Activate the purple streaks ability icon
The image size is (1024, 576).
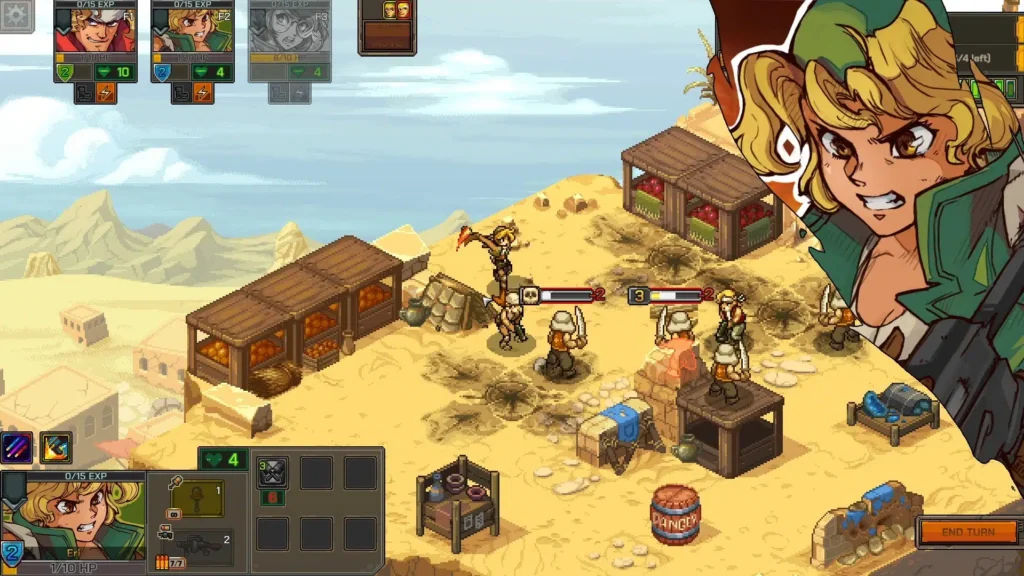click(x=17, y=447)
